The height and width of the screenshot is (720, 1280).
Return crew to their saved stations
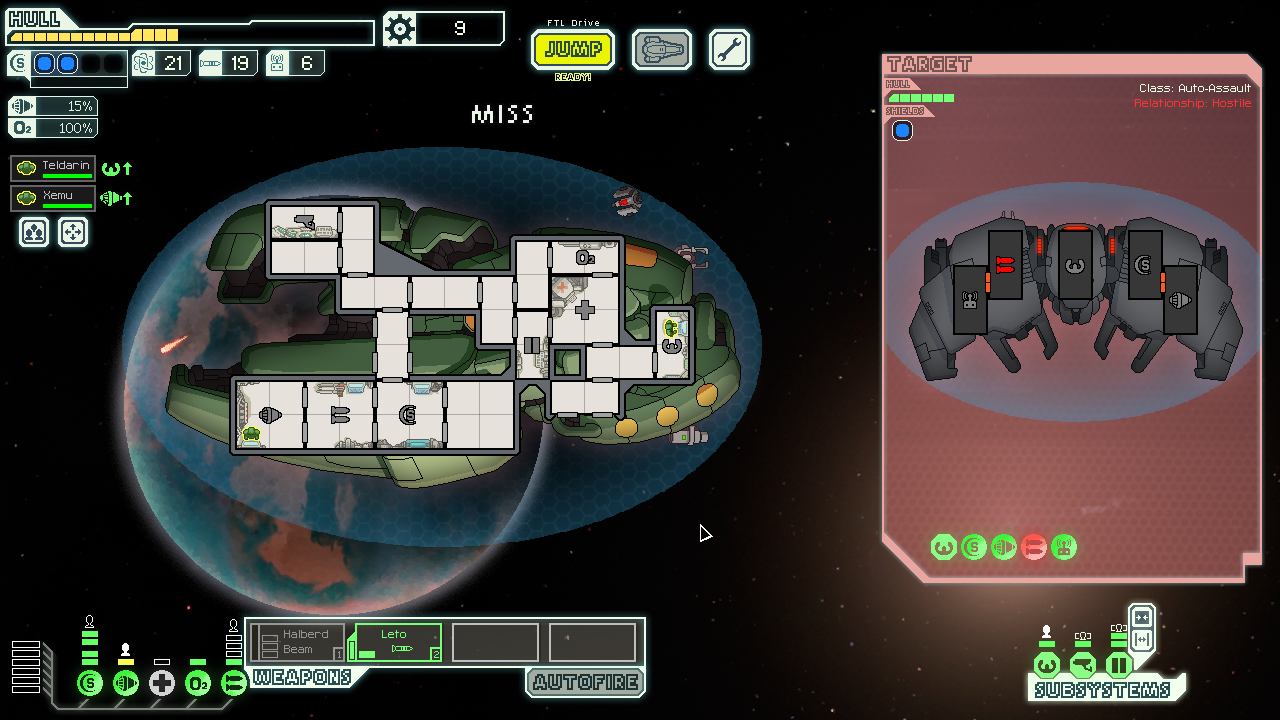coord(73,233)
